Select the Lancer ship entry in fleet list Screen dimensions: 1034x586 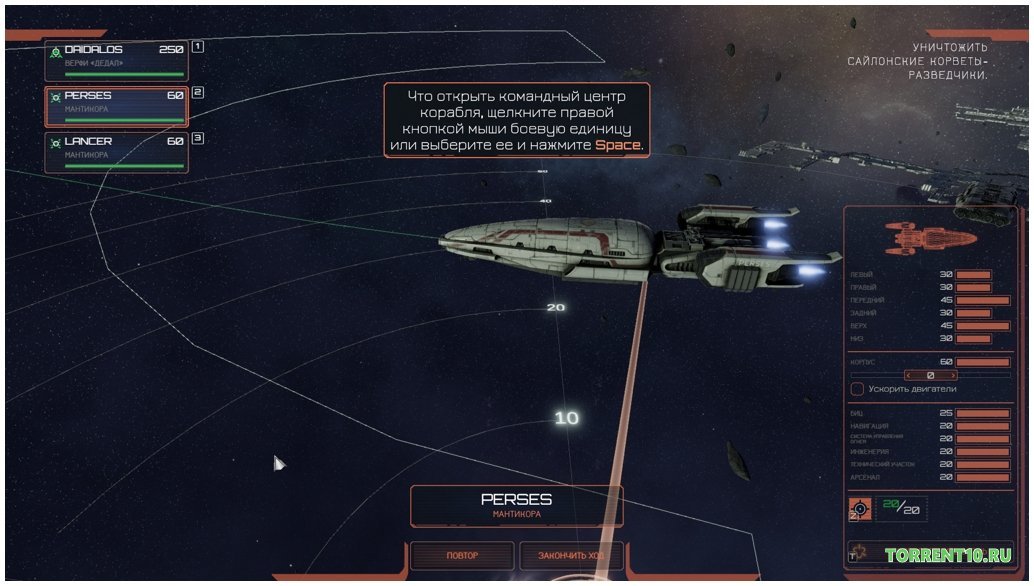pyautogui.click(x=116, y=152)
